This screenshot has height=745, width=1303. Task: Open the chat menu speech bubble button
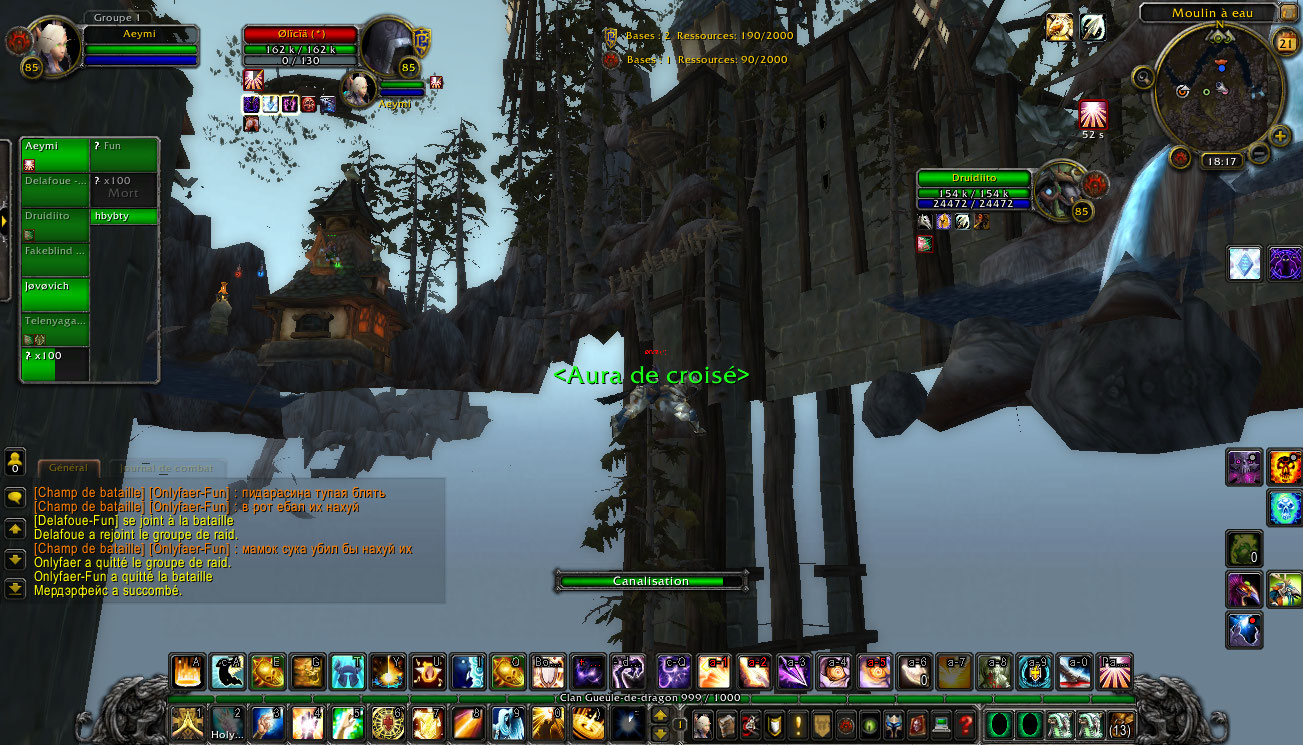[x=15, y=497]
